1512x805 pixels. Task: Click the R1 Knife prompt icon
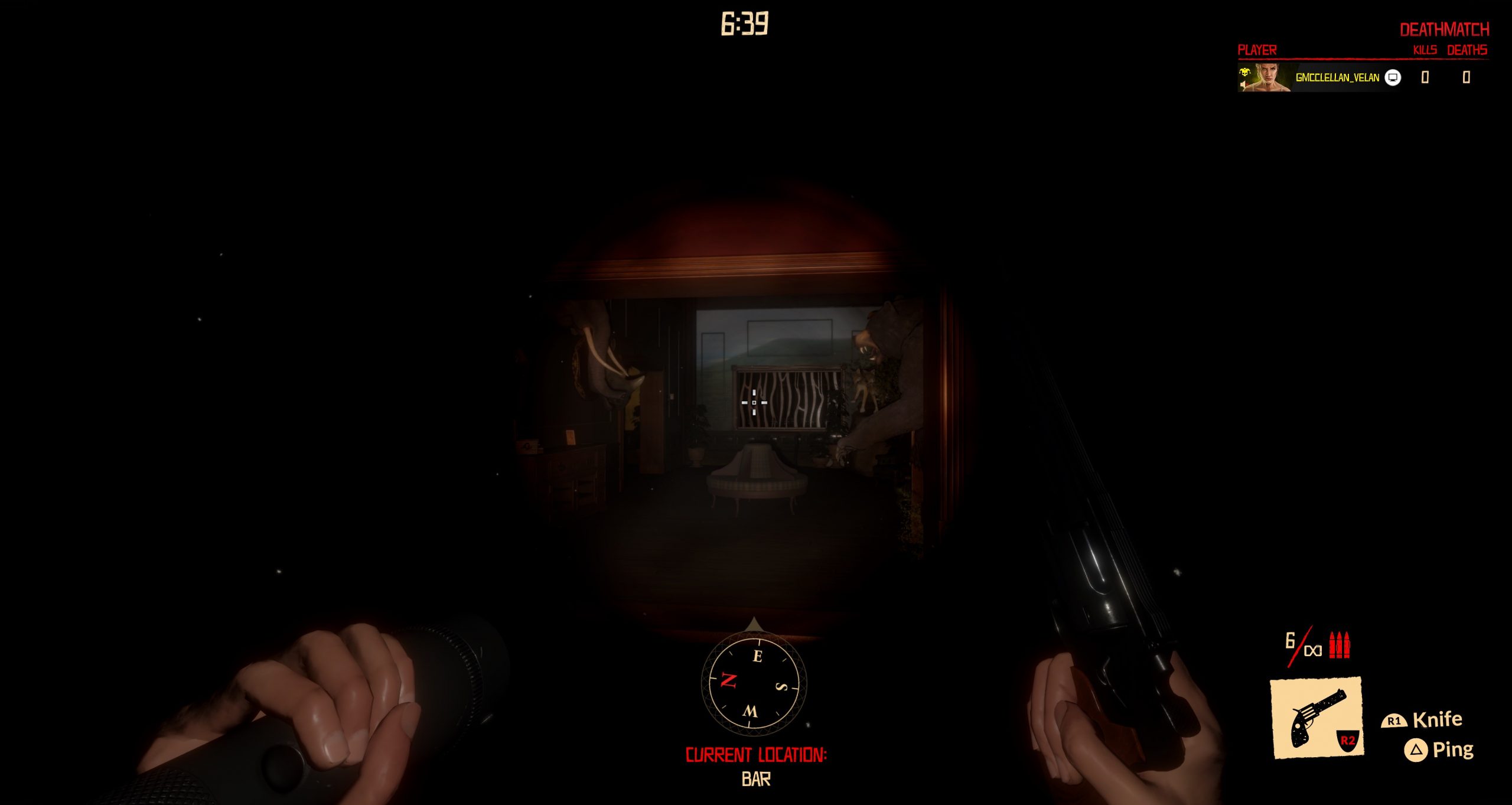[x=1394, y=721]
